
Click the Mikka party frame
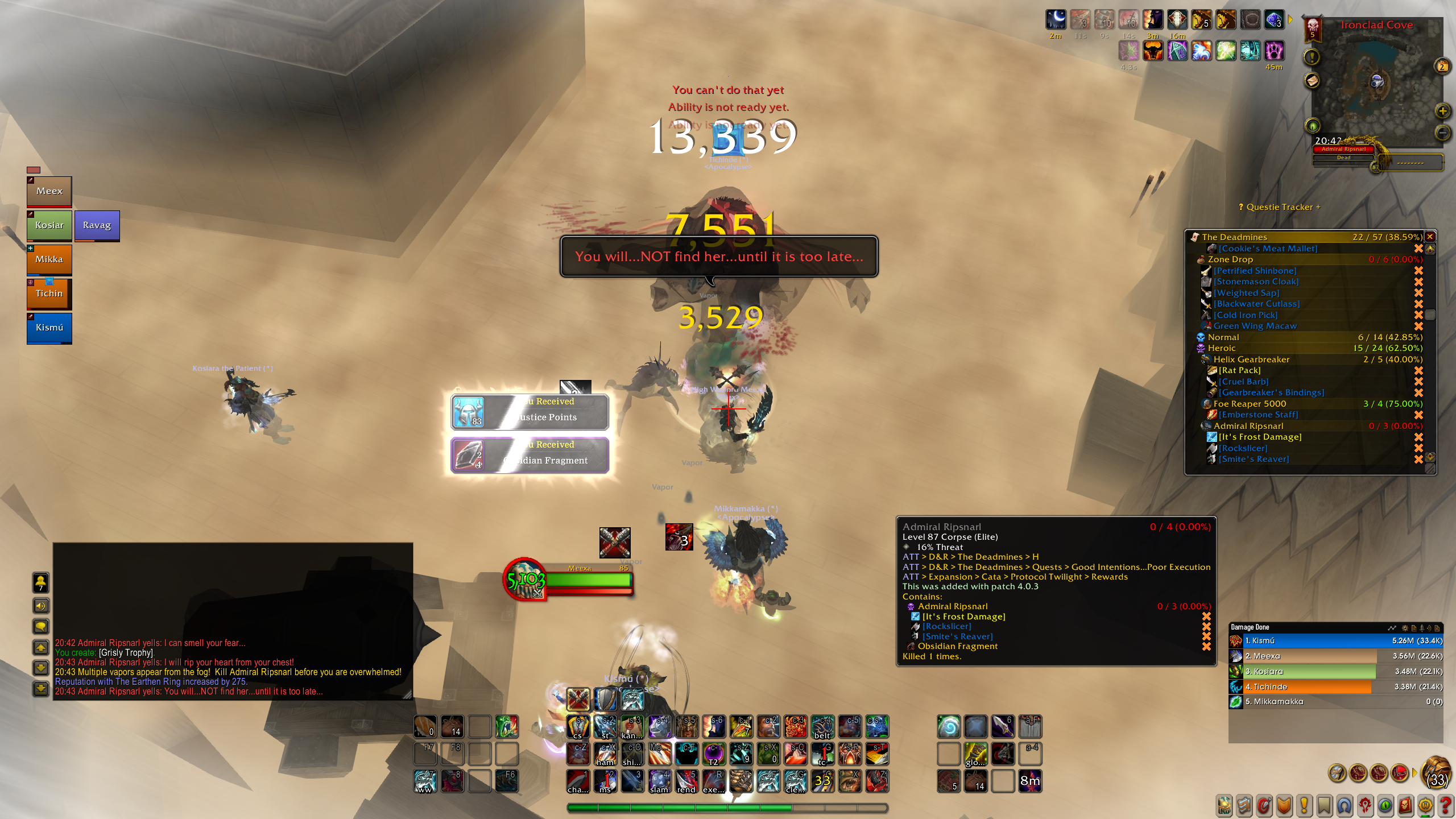click(x=49, y=259)
